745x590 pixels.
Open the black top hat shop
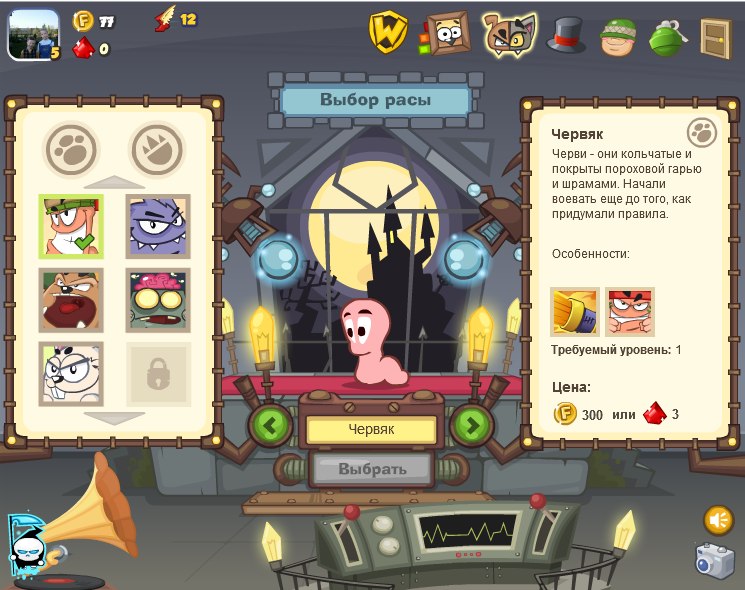click(566, 35)
